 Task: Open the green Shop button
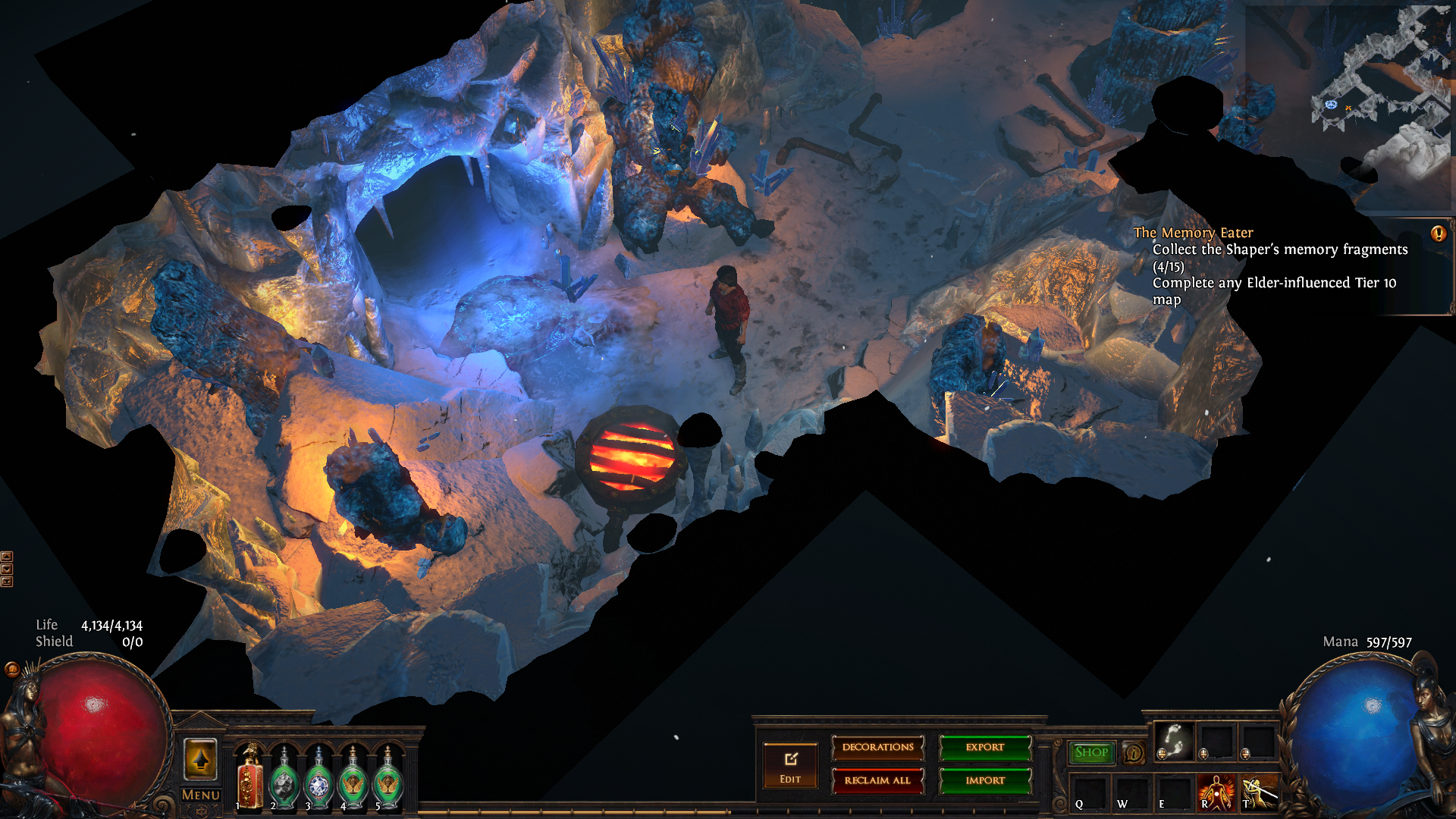point(1091,752)
